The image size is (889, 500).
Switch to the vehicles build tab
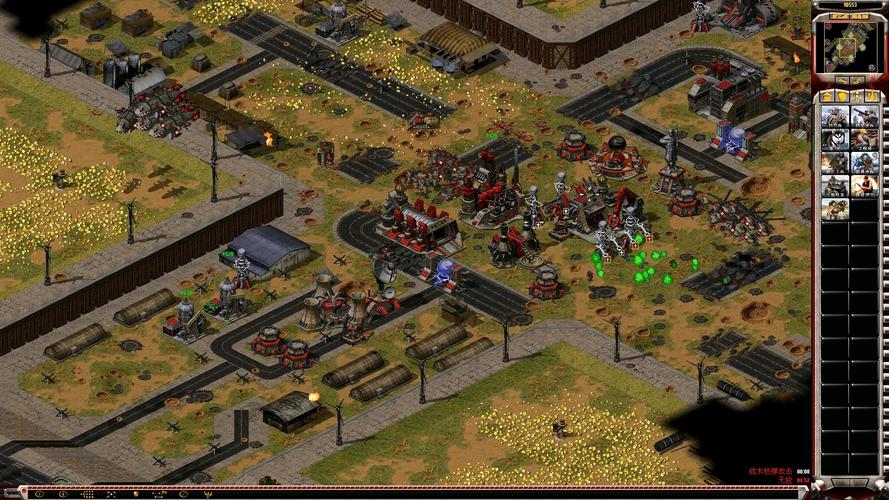click(871, 96)
